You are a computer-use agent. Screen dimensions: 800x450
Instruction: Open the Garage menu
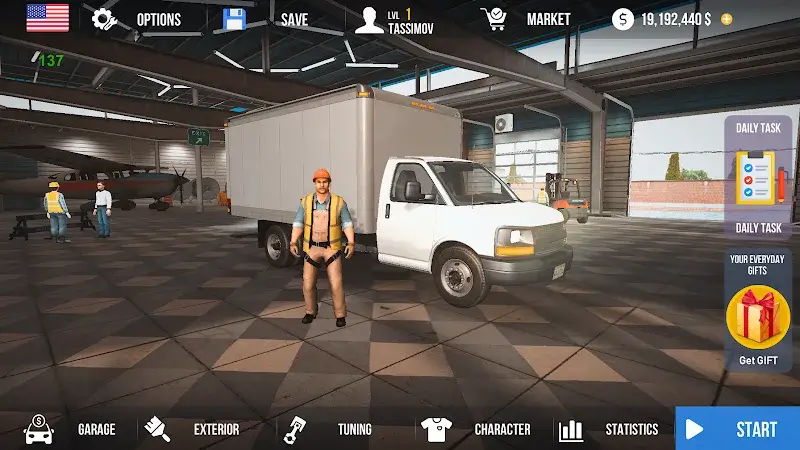70,429
